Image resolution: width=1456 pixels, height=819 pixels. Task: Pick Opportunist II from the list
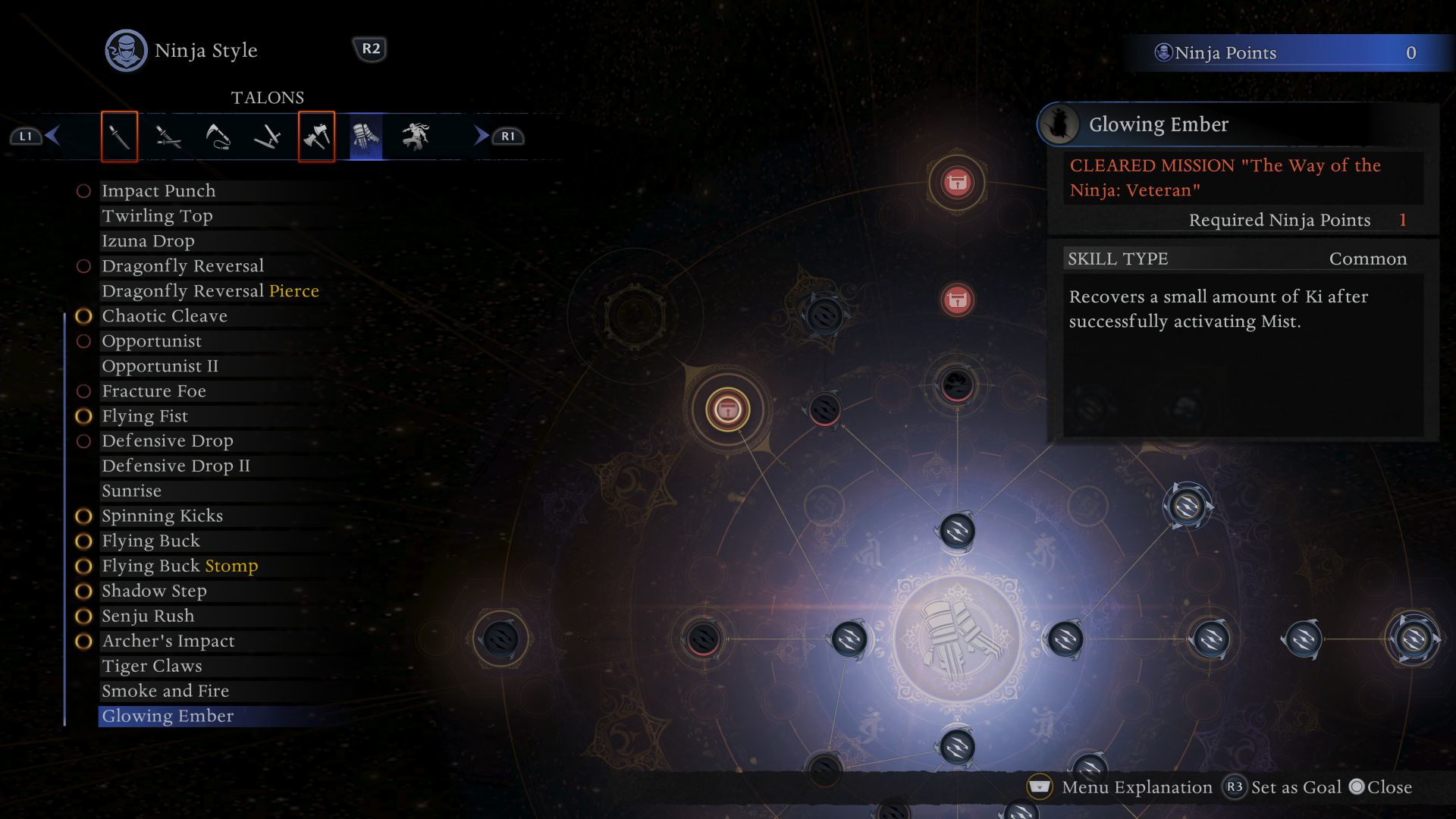160,366
